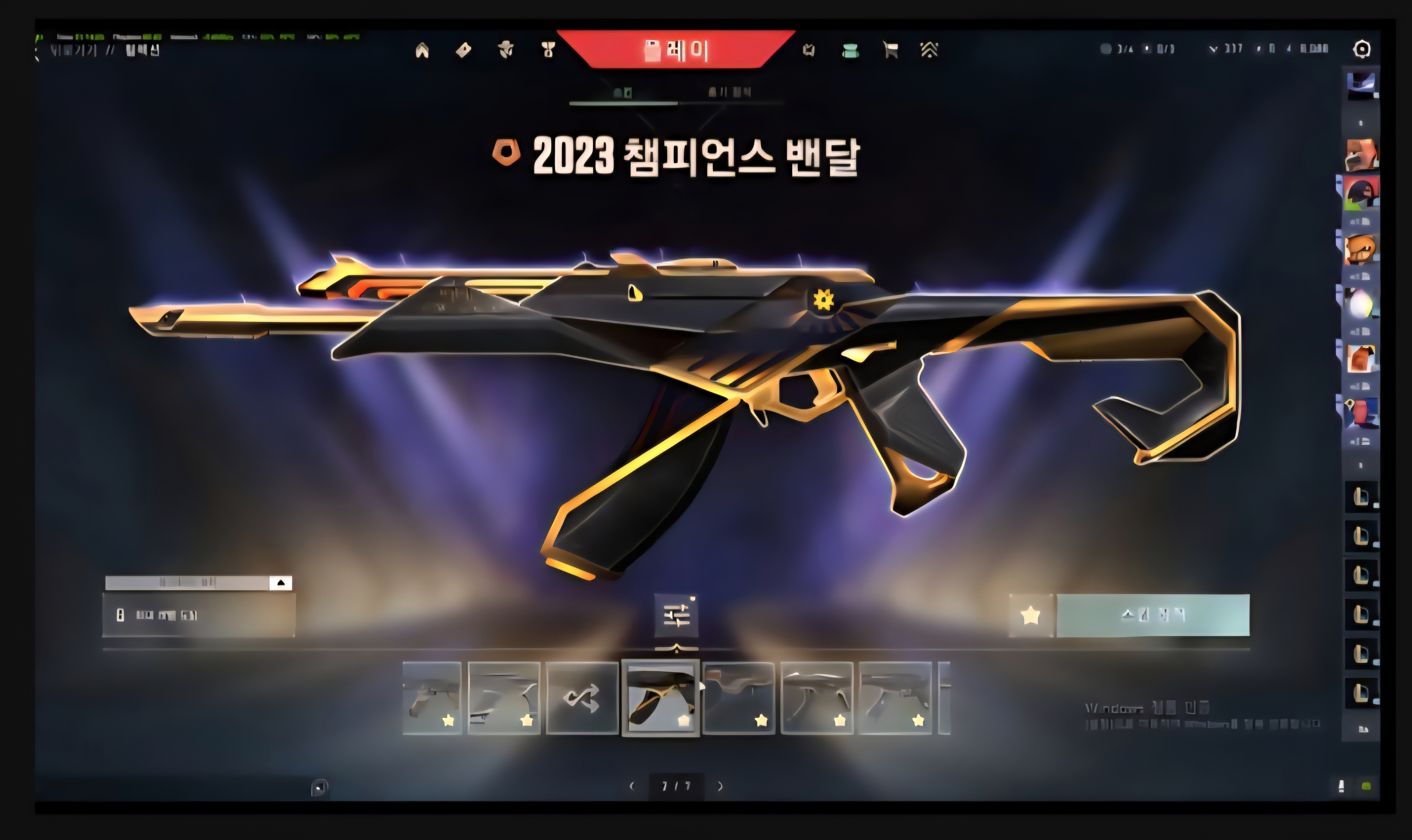1412x840 pixels.
Task: Open the home chevron icon in navigation
Action: (422, 51)
